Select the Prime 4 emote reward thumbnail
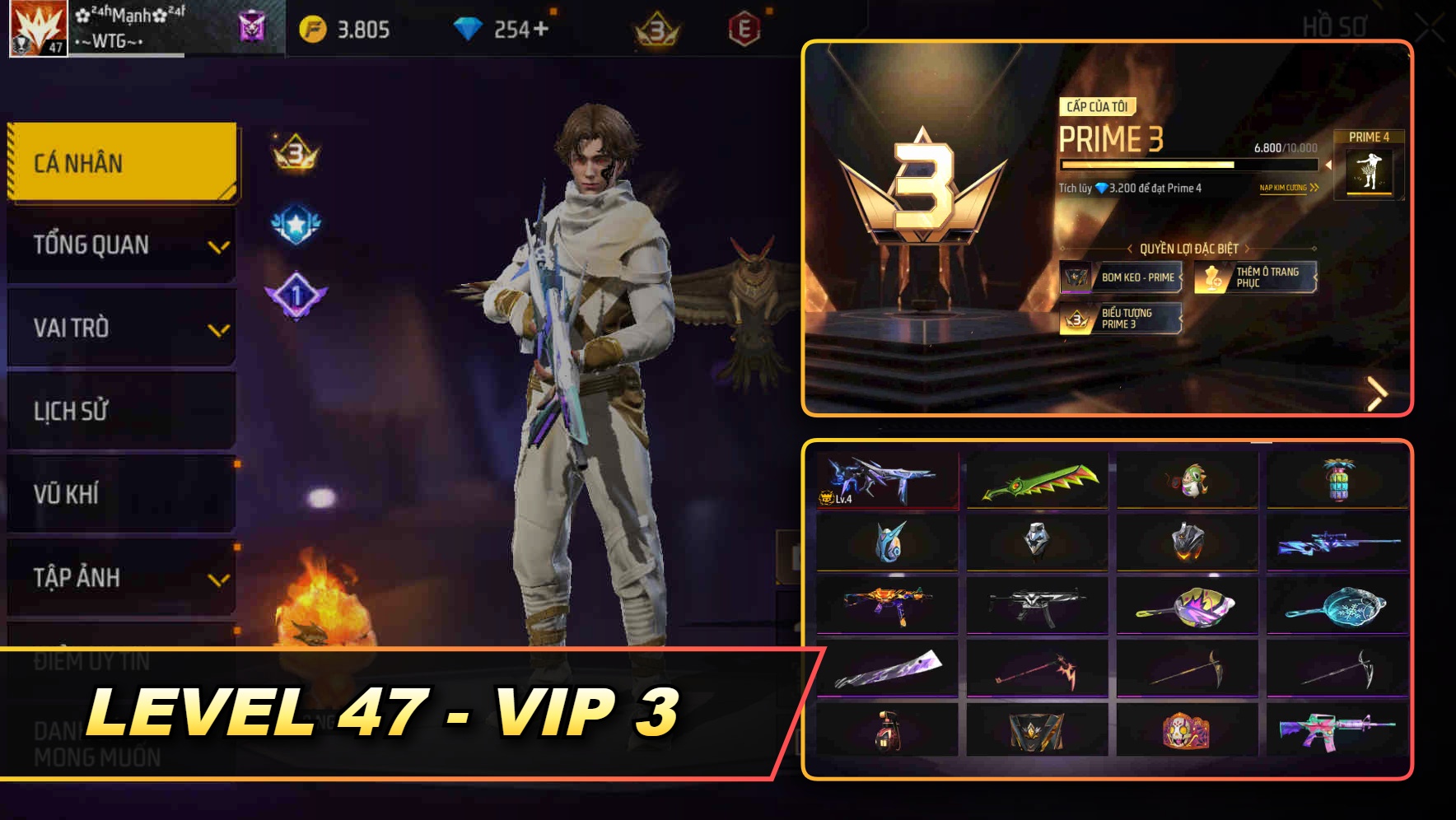 coord(1371,173)
